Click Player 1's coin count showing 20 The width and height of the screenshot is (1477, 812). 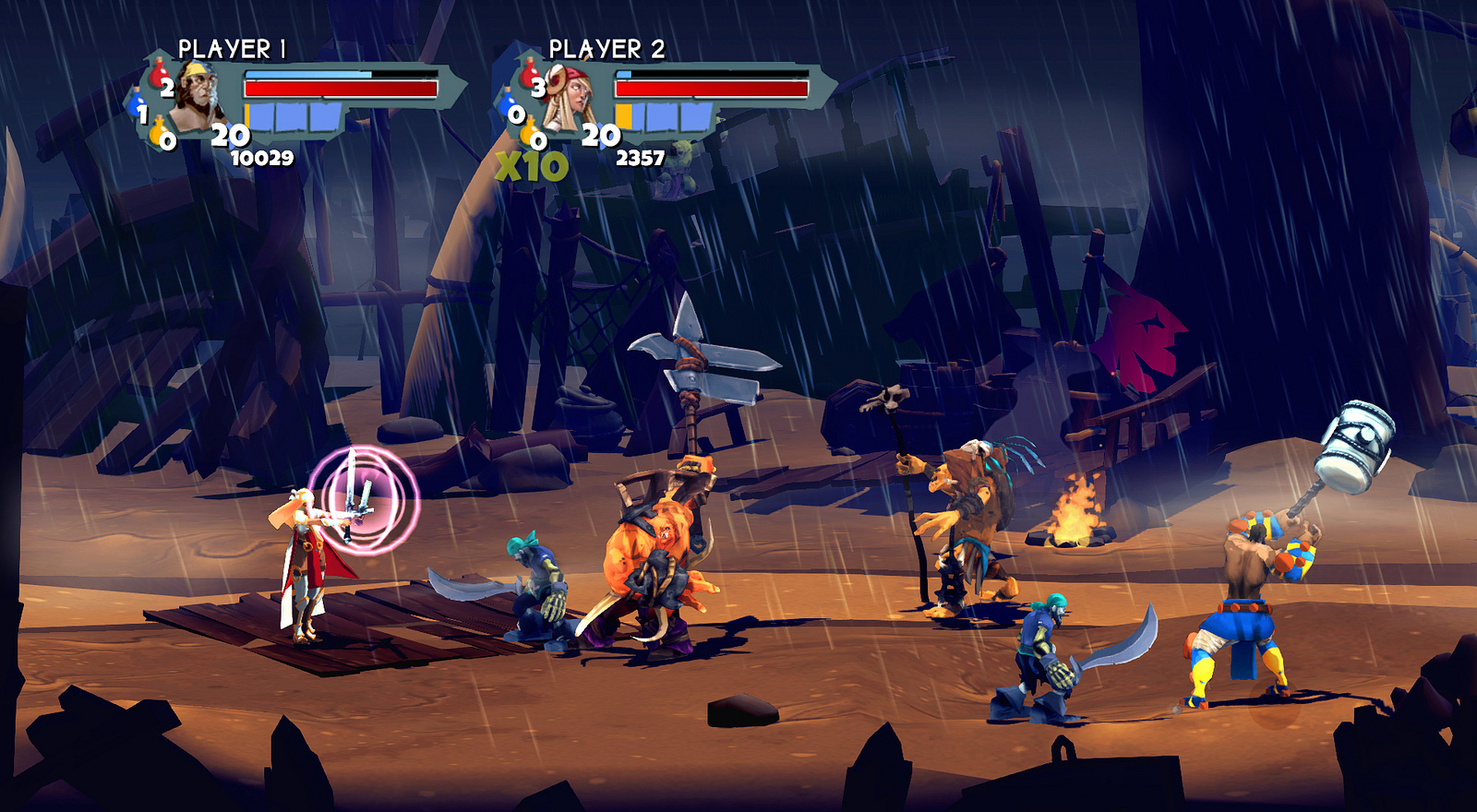point(229,133)
